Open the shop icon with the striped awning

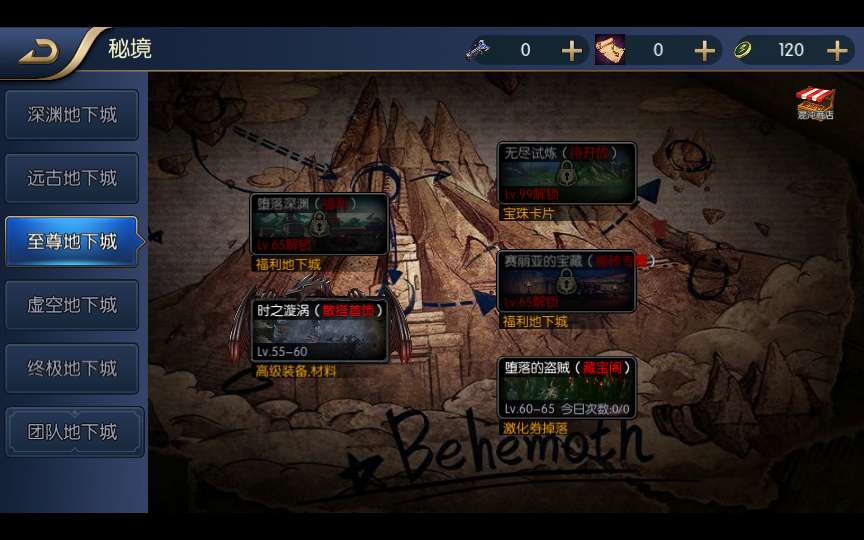[x=815, y=103]
